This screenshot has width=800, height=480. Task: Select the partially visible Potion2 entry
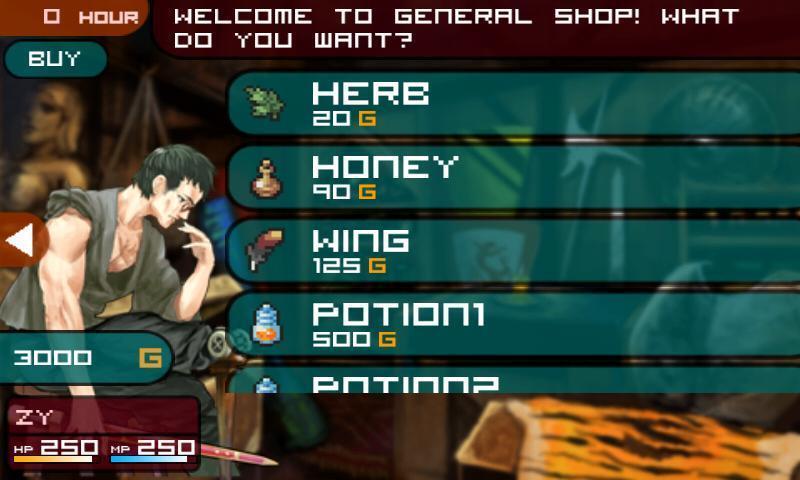click(x=510, y=381)
